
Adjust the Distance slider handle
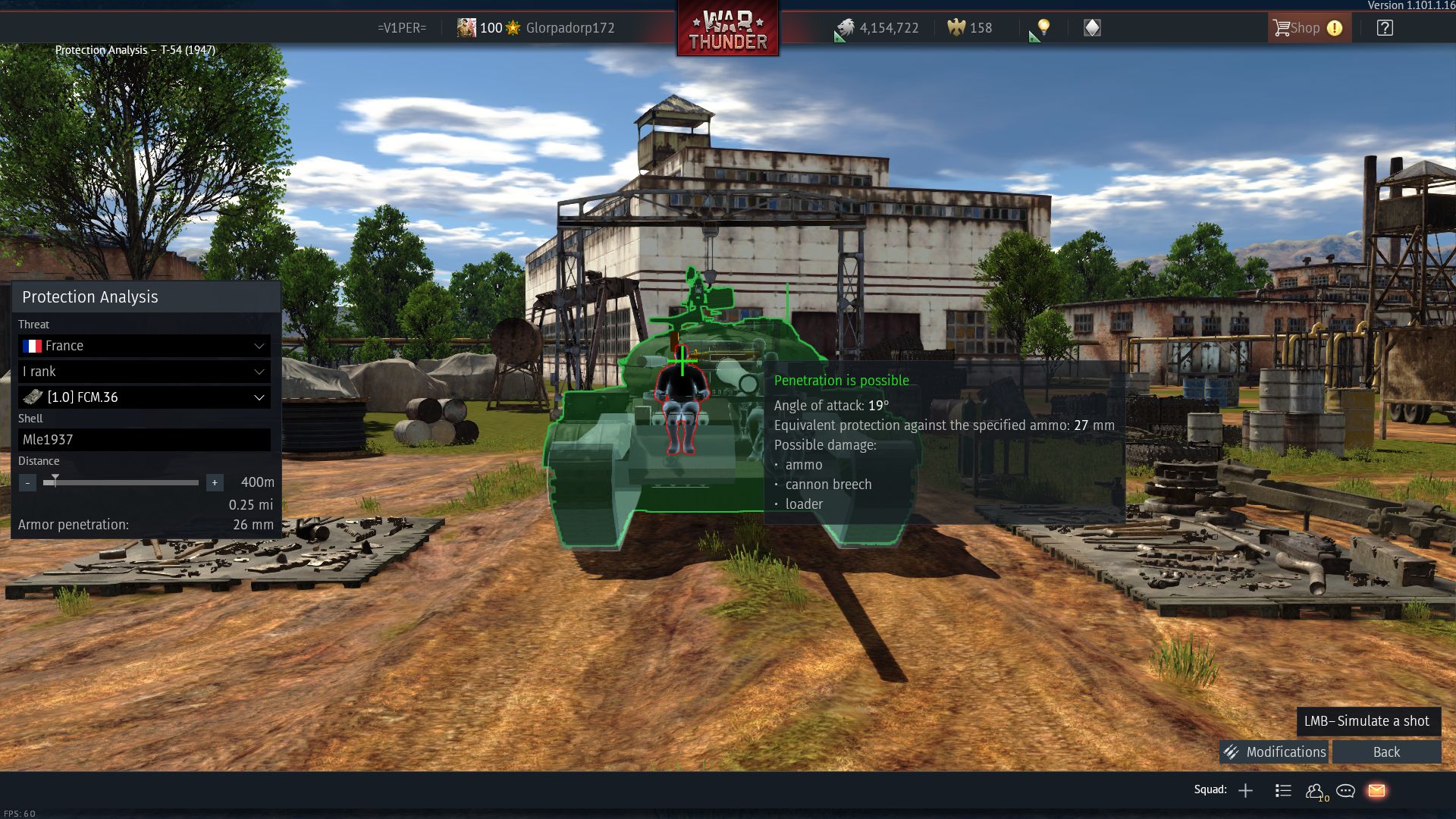pos(55,479)
